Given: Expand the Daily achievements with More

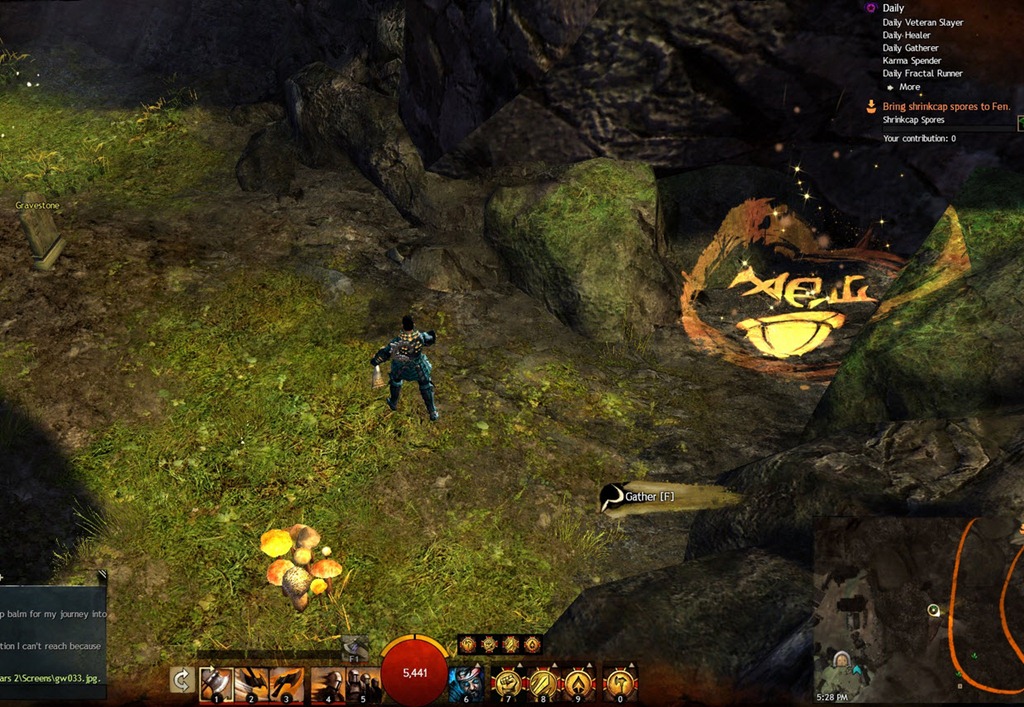Looking at the screenshot, I should coord(909,87).
